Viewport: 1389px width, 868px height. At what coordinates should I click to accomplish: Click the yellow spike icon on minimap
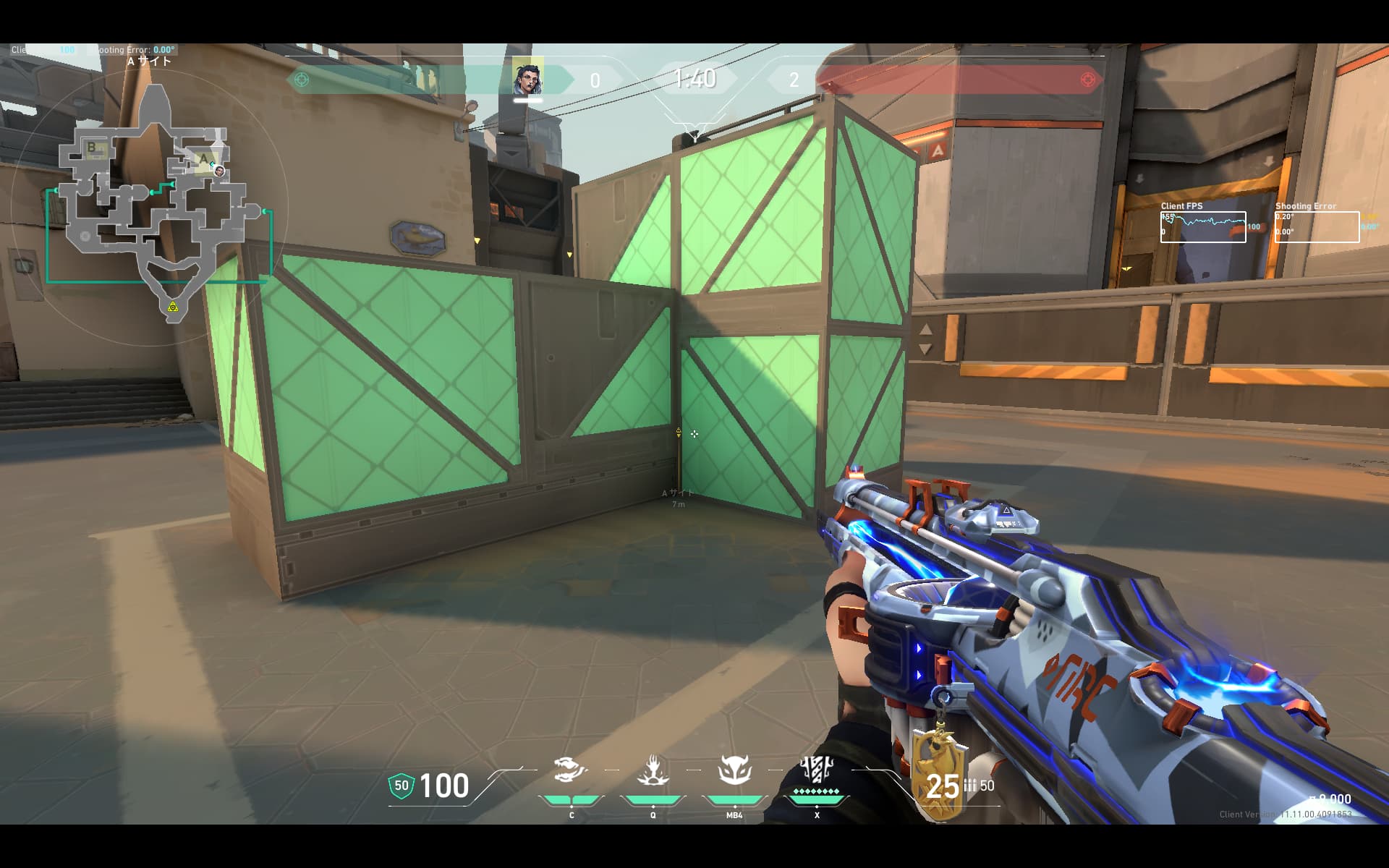(172, 307)
